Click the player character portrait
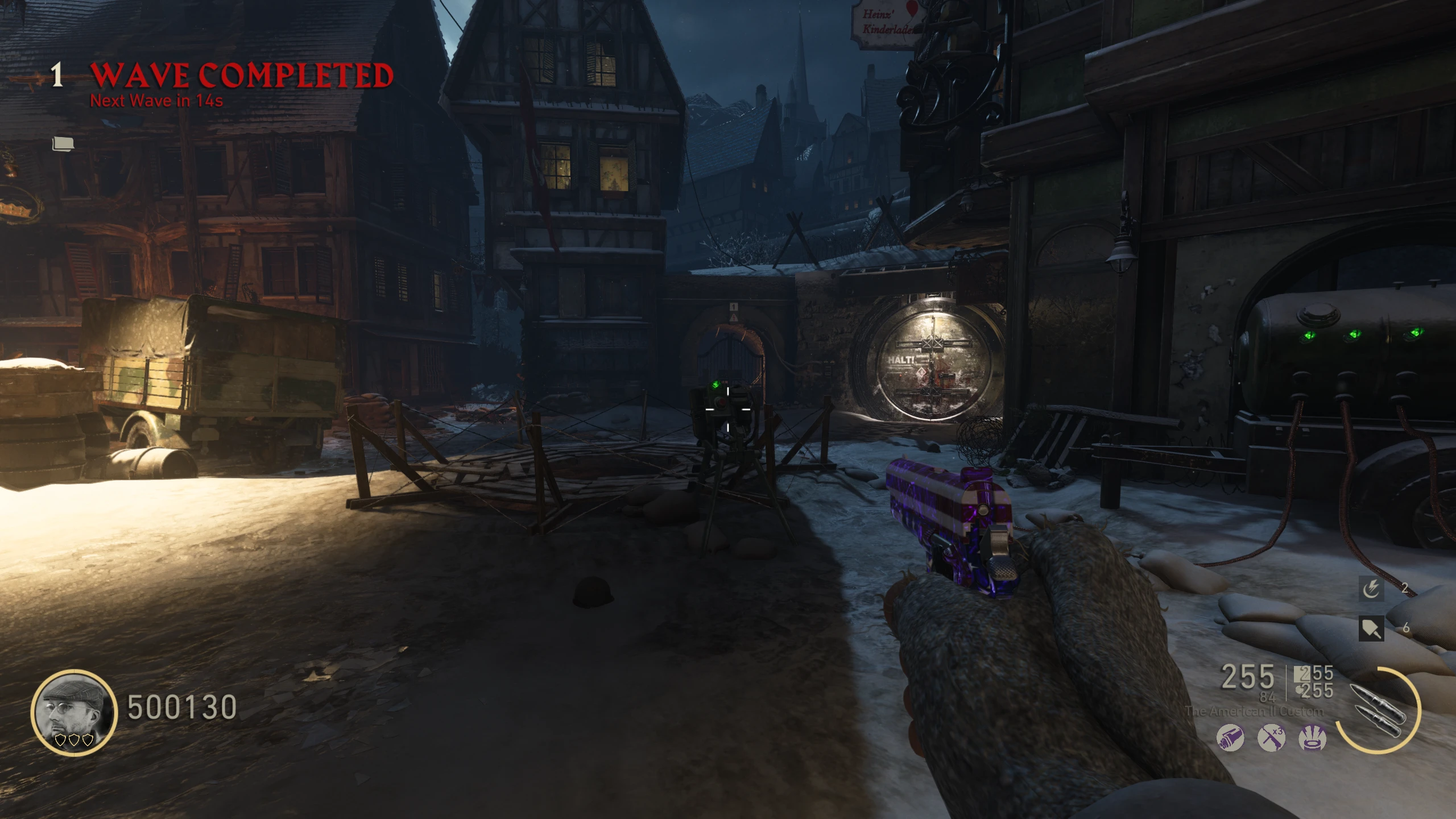Screen dimensions: 1456x819 coord(74,712)
